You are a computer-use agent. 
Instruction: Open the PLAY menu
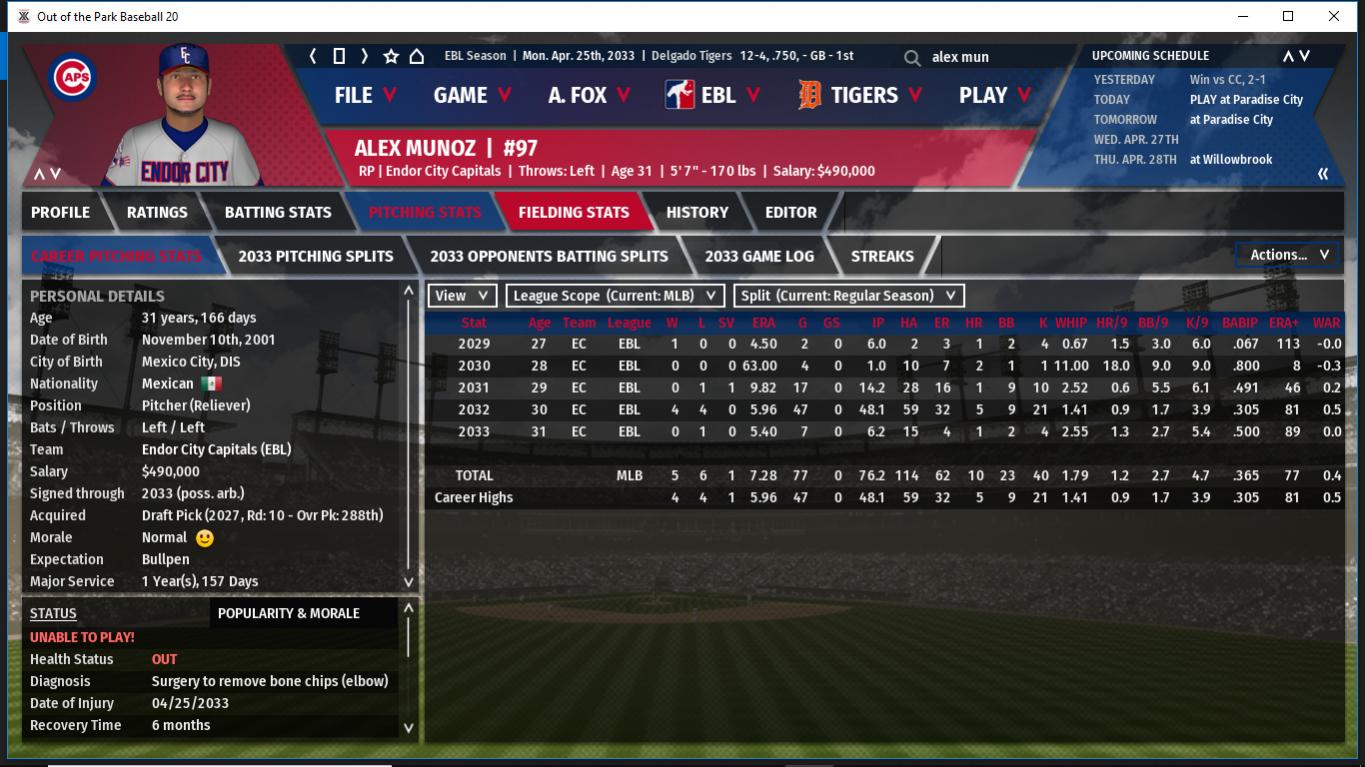click(x=995, y=95)
